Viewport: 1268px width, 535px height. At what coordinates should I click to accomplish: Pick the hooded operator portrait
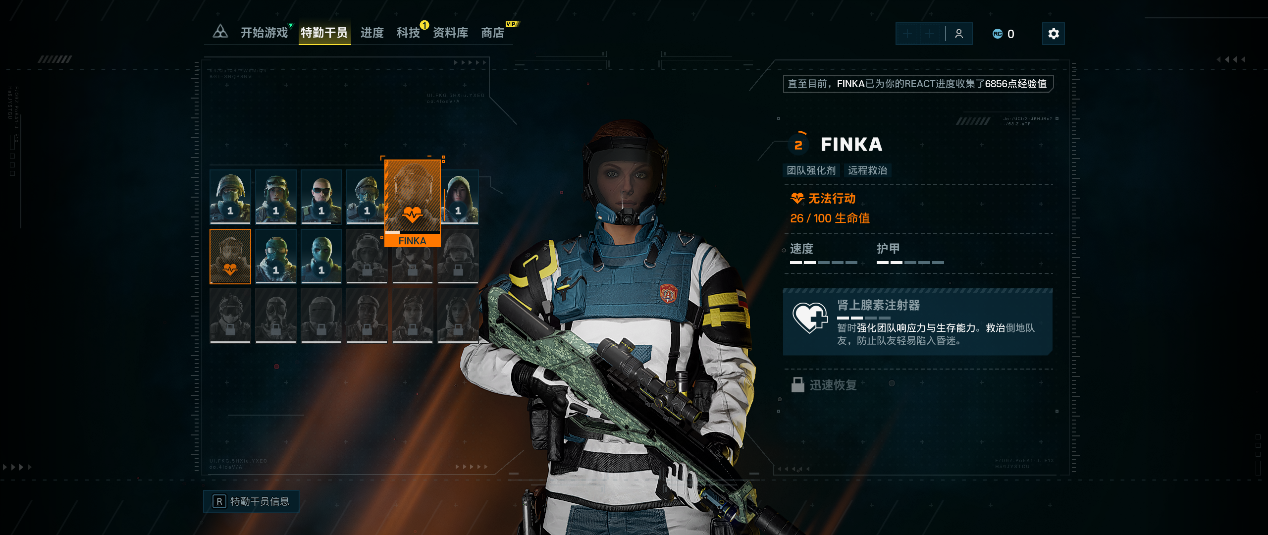[x=458, y=196]
